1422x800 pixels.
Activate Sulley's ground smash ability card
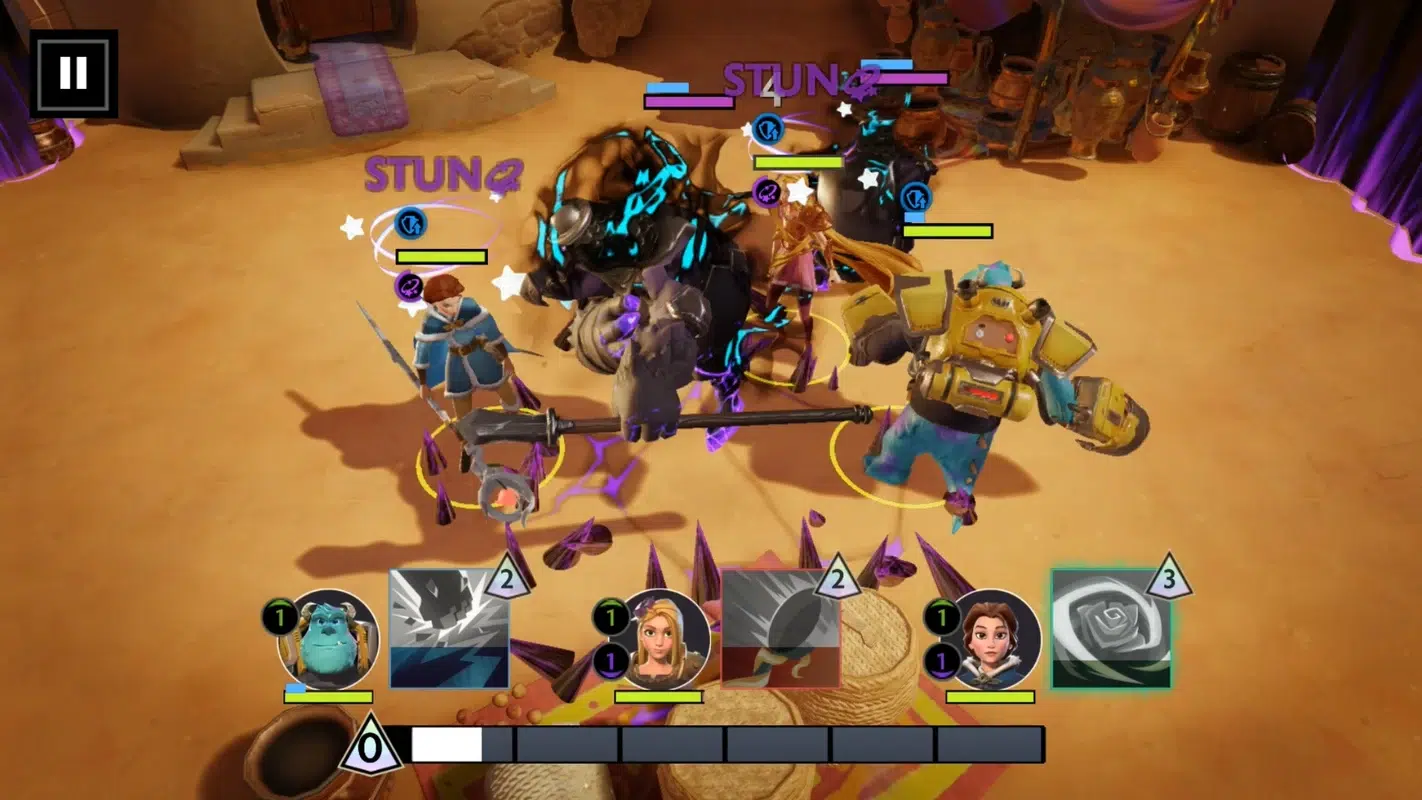[449, 629]
